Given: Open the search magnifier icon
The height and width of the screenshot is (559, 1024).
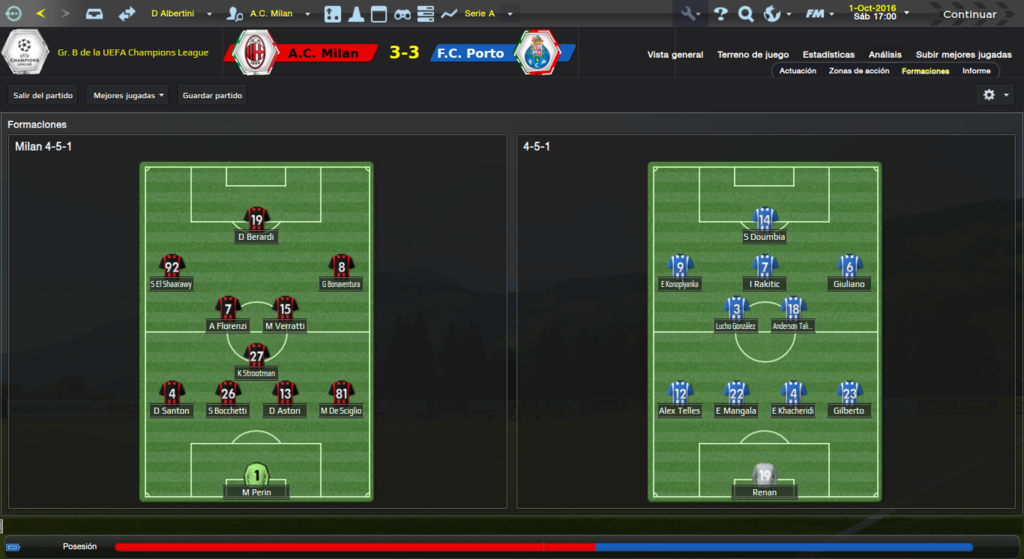Looking at the screenshot, I should (746, 14).
